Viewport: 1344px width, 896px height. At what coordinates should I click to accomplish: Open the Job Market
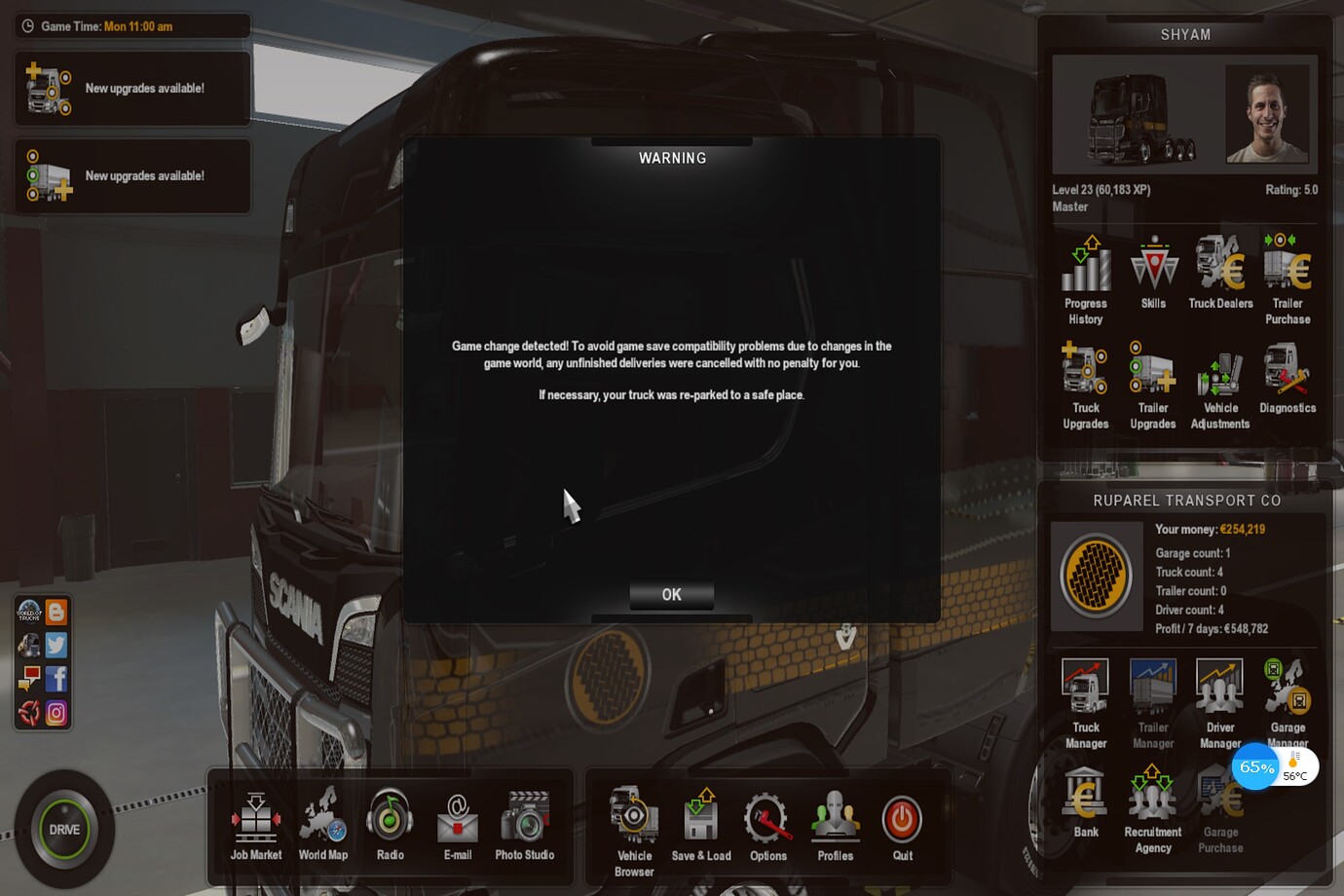(256, 825)
